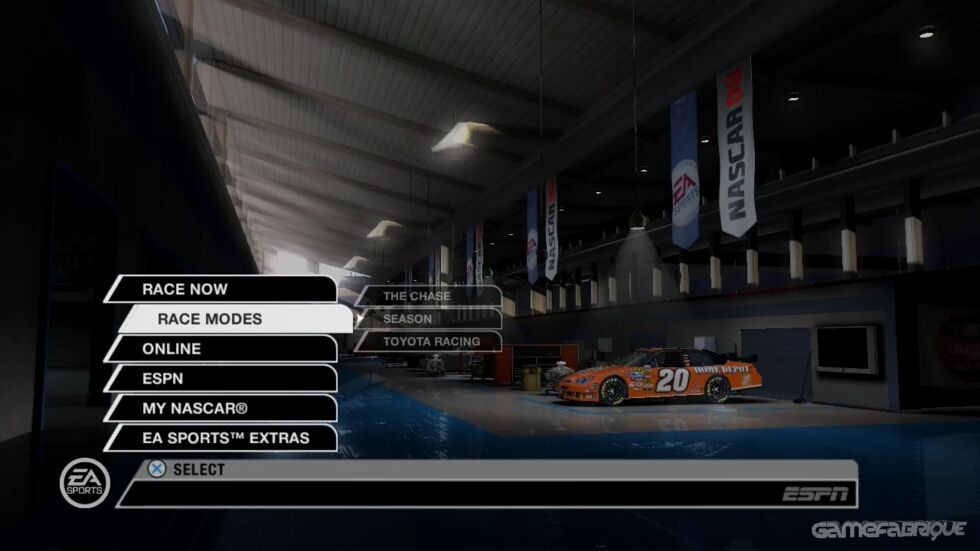Viewport: 980px width, 551px height.
Task: Pick the Season submenu option
Action: (x=428, y=319)
